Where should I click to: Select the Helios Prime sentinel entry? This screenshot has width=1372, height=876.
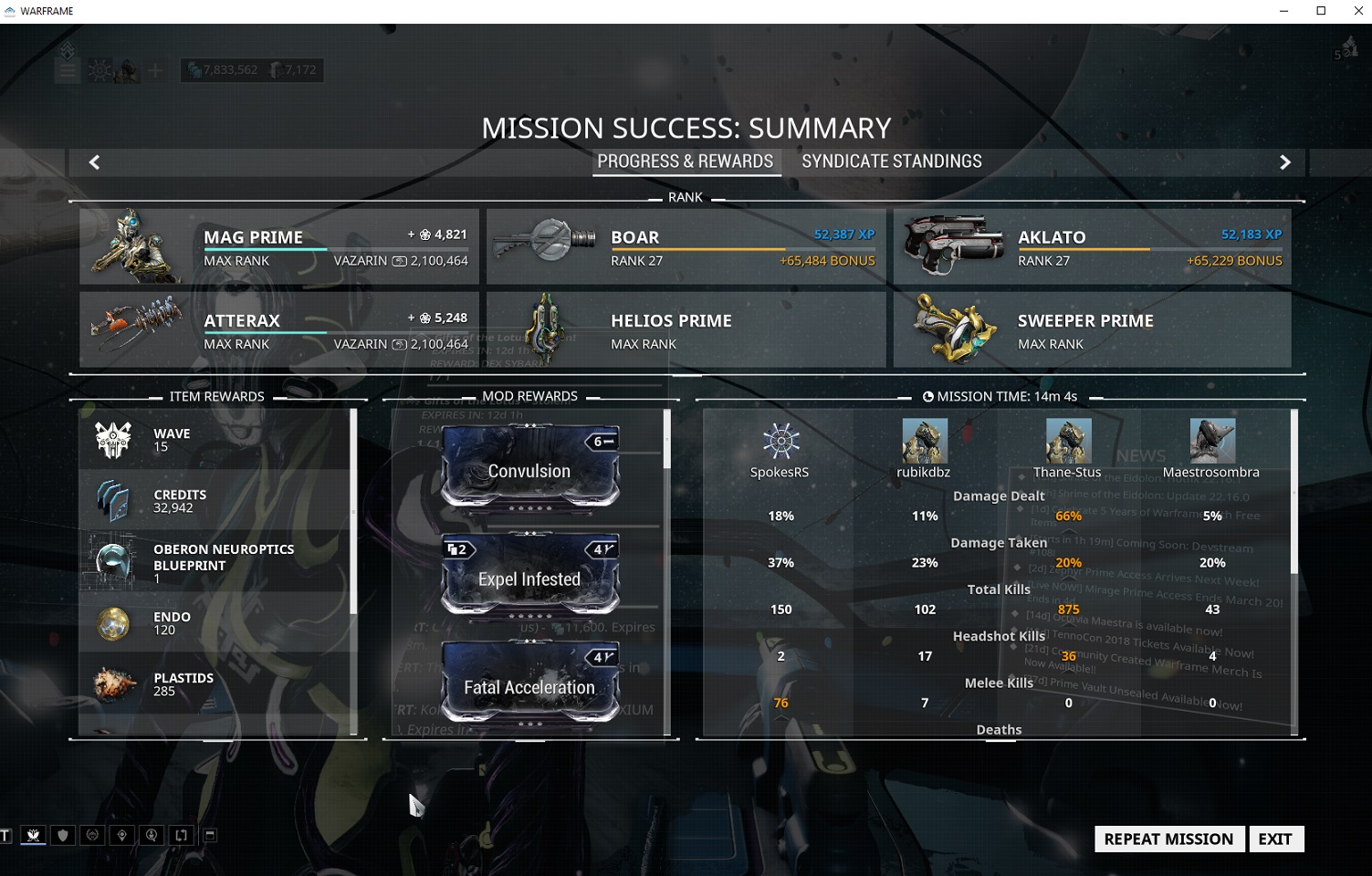pos(686,329)
